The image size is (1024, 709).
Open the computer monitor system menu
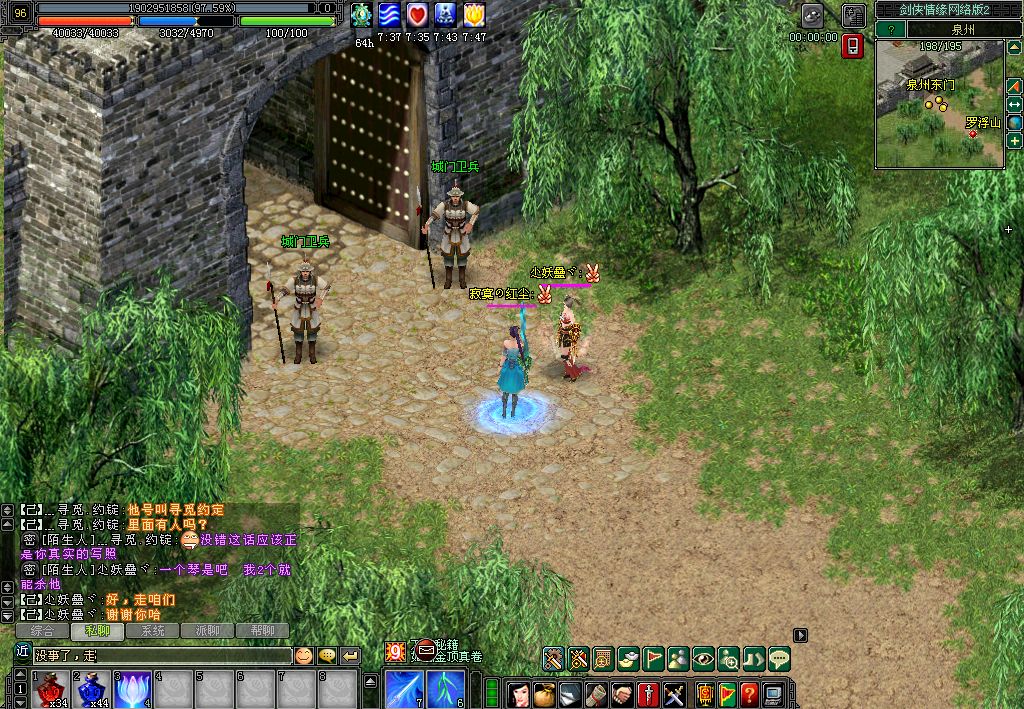(x=774, y=693)
